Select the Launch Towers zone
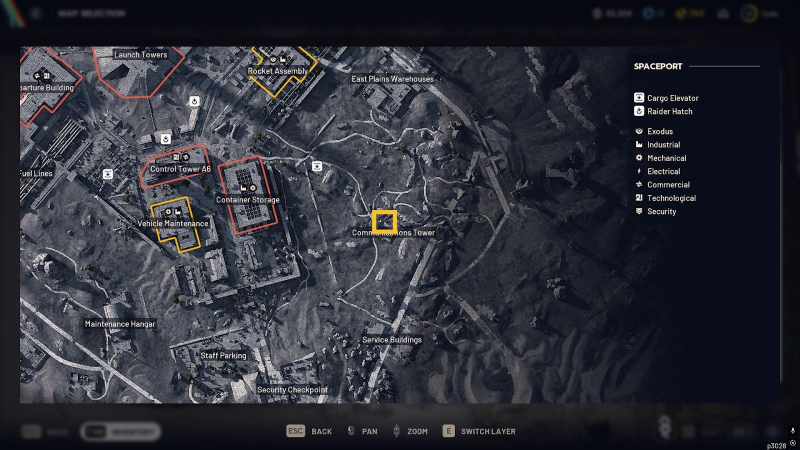The height and width of the screenshot is (450, 800). coord(140,66)
